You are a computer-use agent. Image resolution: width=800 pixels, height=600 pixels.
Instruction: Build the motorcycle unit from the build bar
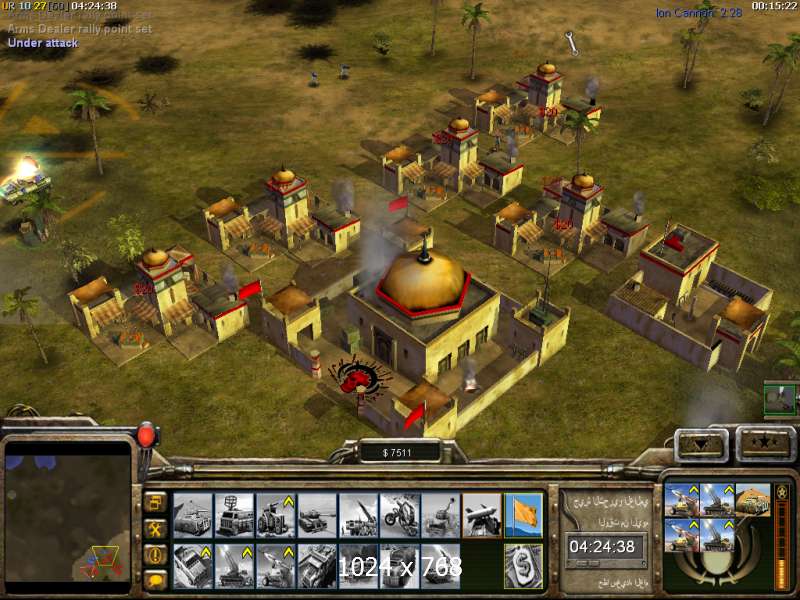(399, 513)
